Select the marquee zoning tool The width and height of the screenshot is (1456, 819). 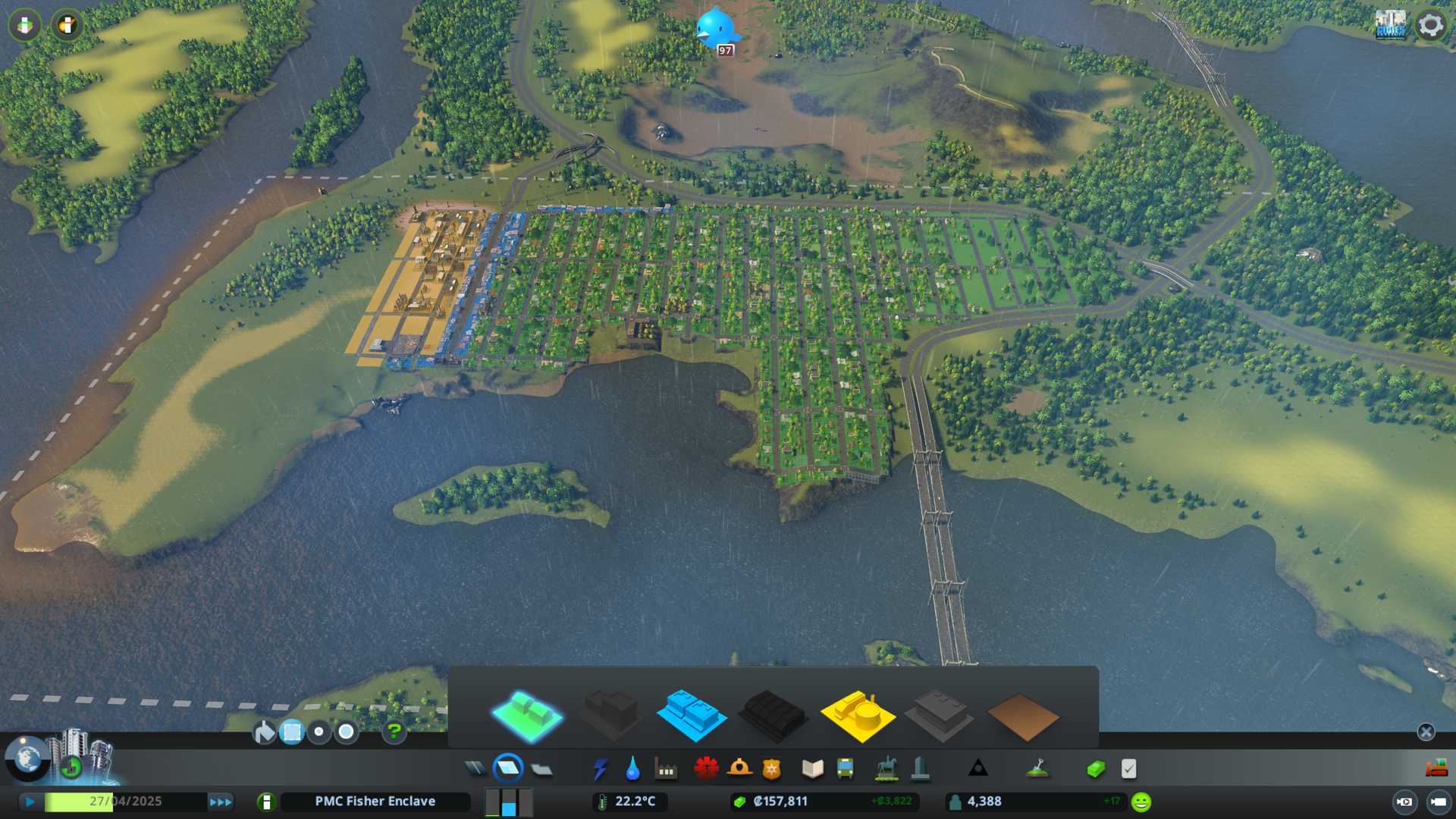click(x=292, y=732)
